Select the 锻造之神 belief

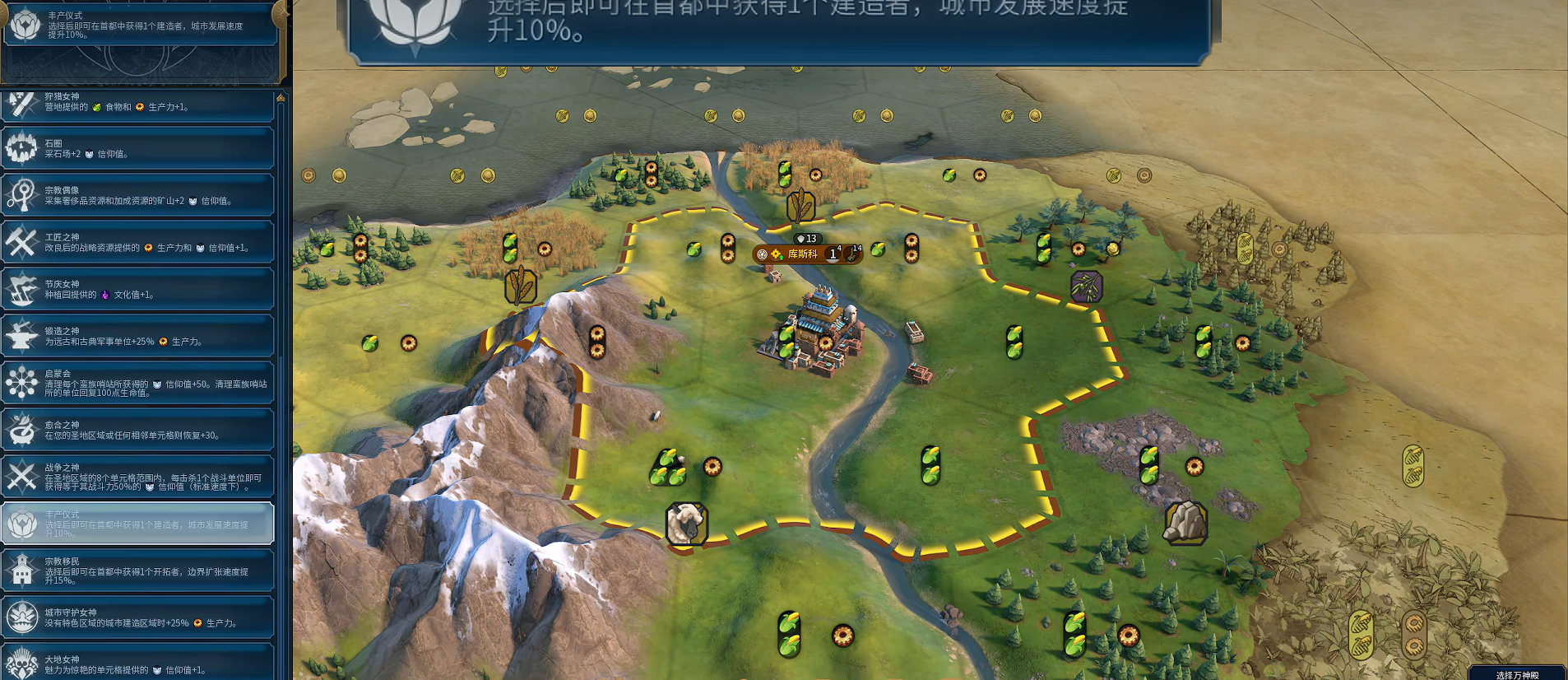pos(138,337)
